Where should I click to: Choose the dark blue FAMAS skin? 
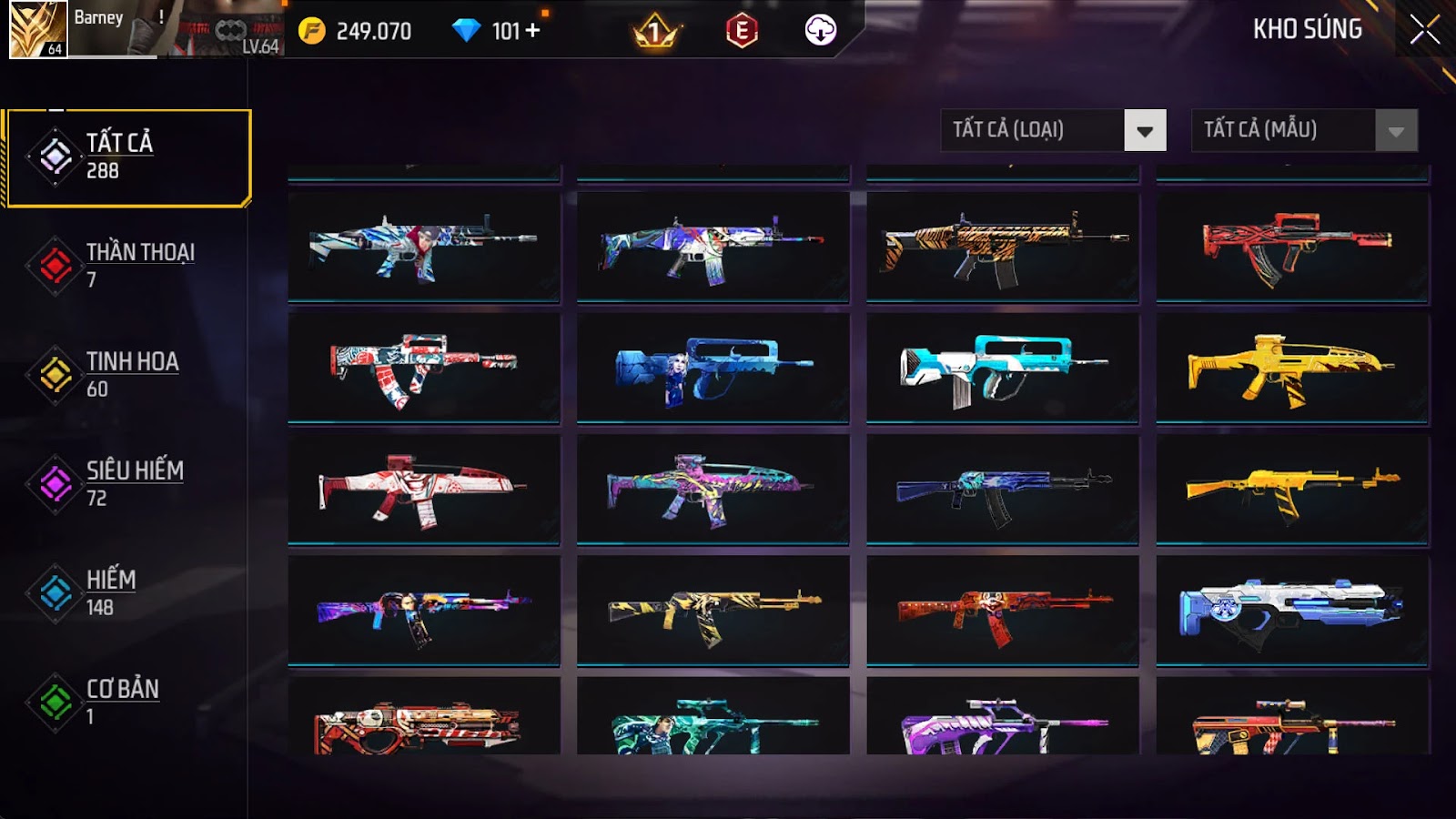point(713,368)
